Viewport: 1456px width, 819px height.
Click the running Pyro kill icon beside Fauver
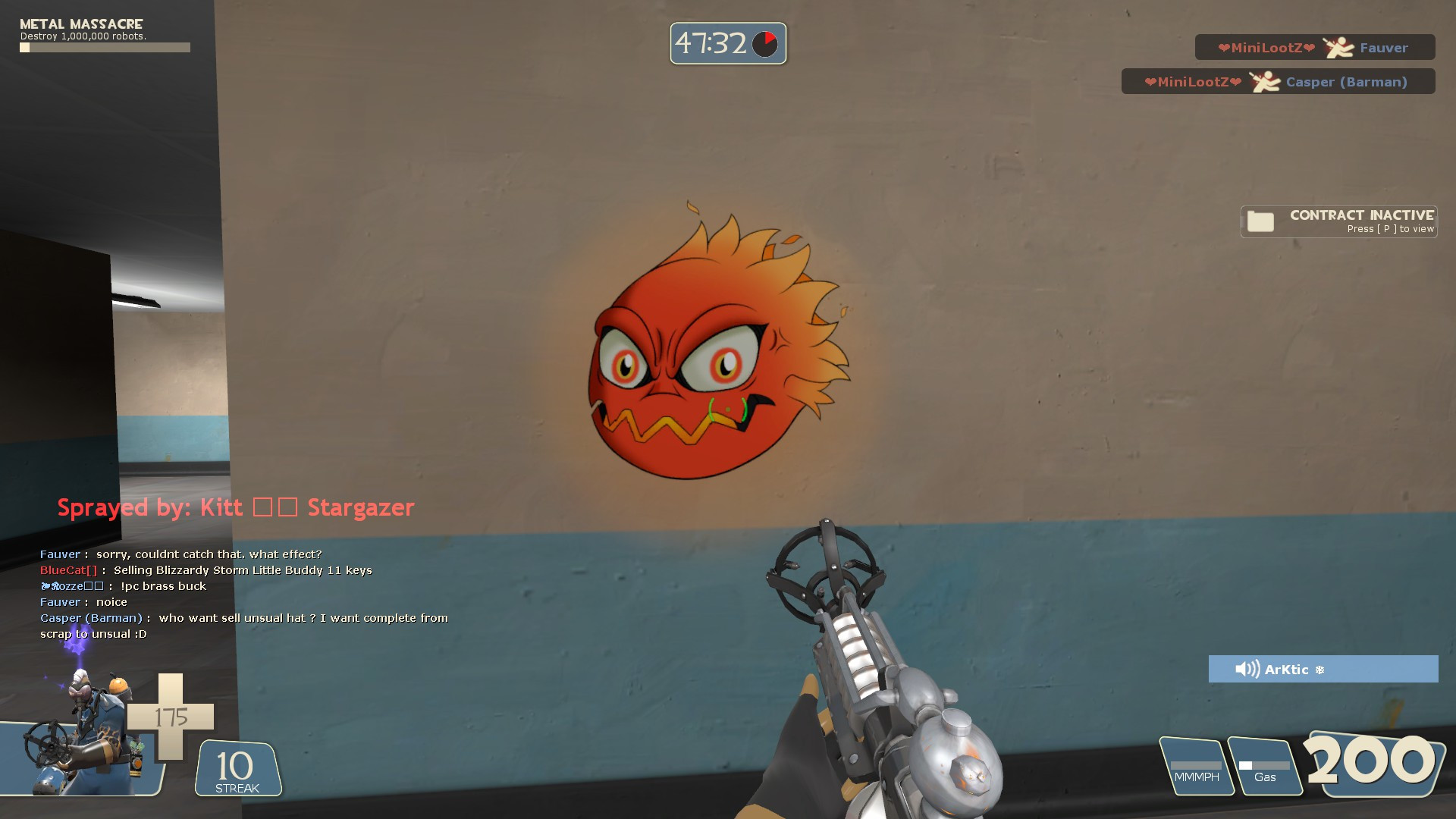1338,47
